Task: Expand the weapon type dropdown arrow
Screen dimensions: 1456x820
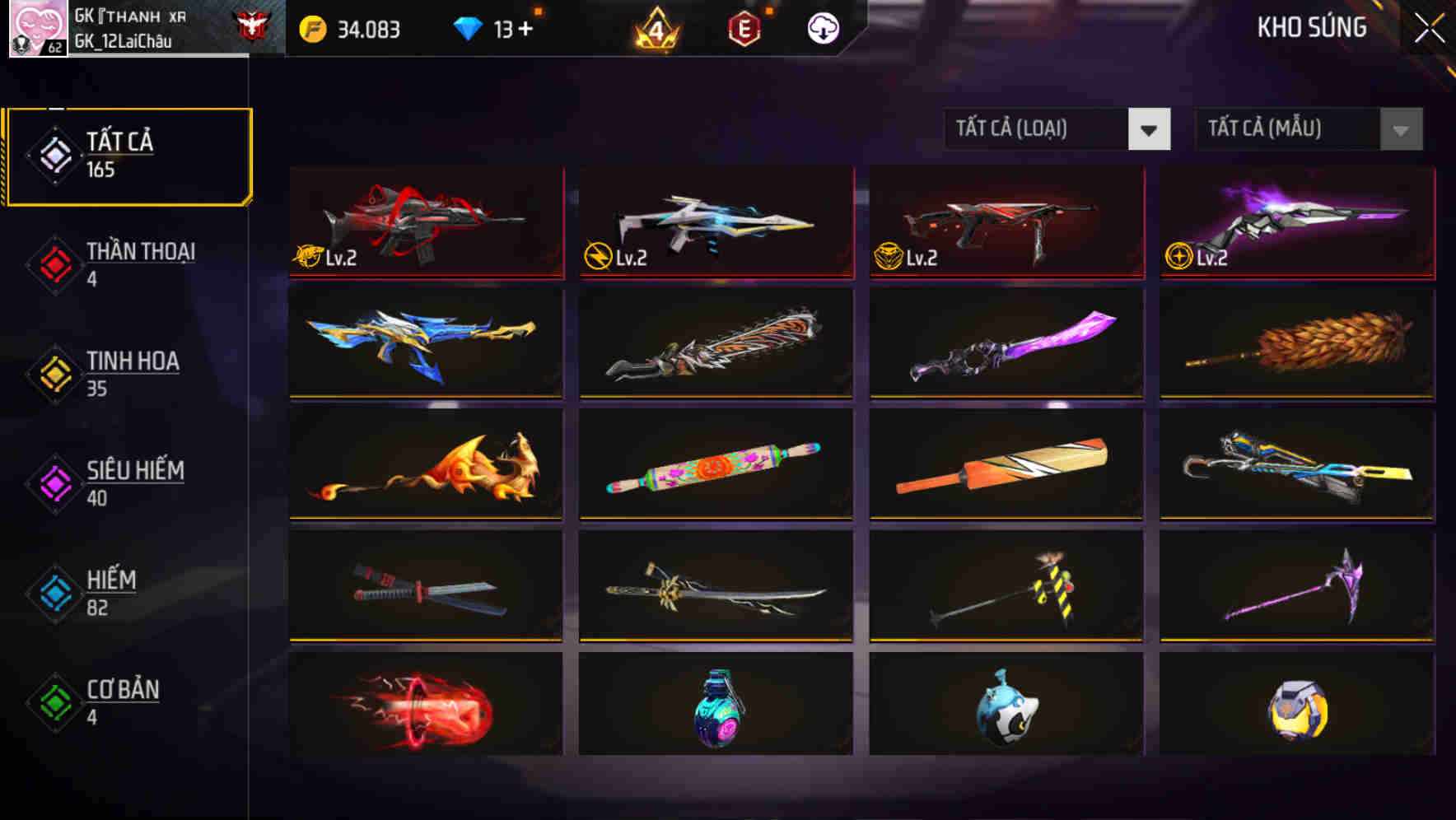Action: click(x=1150, y=129)
